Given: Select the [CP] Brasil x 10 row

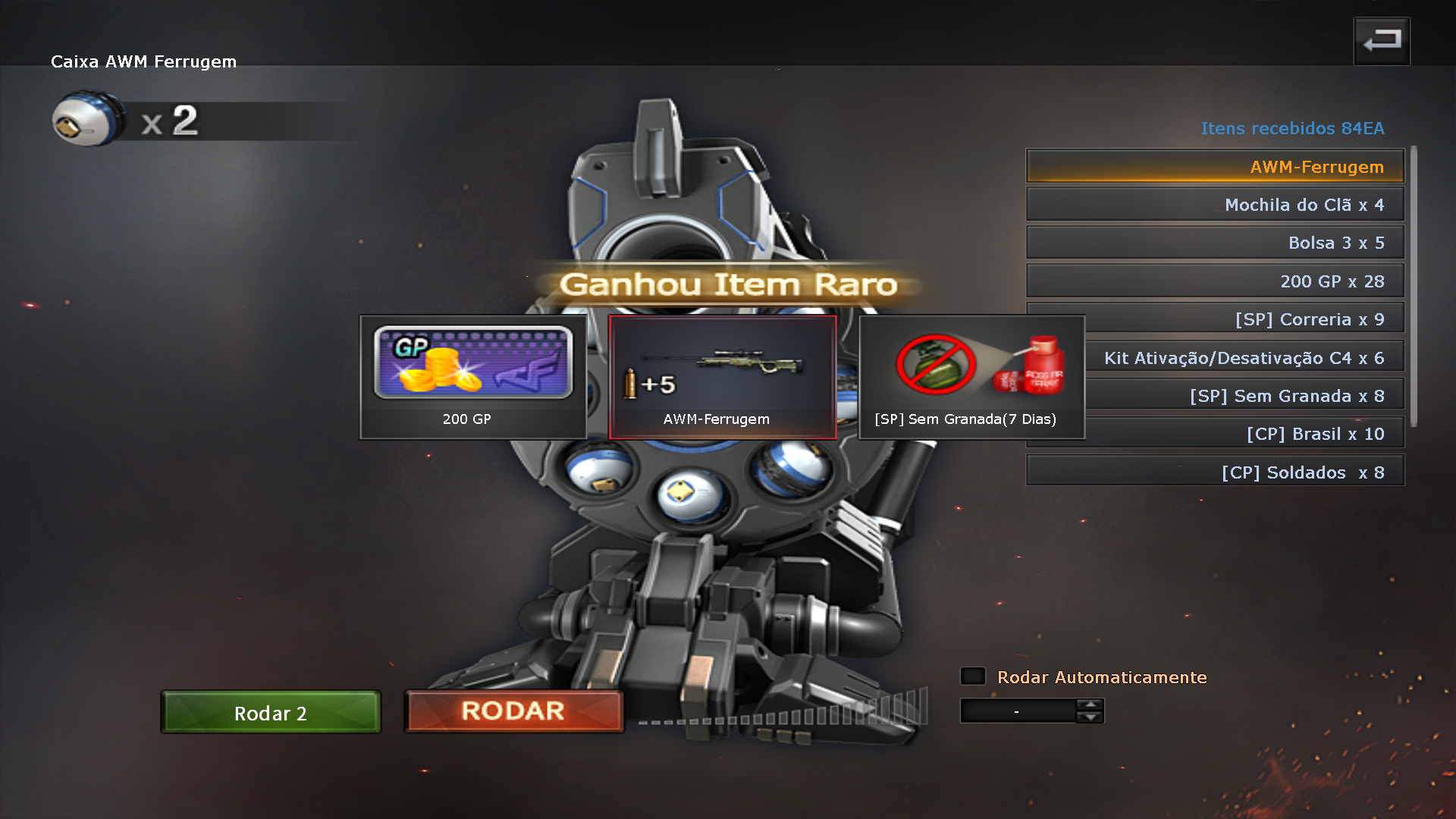Looking at the screenshot, I should (x=1244, y=434).
